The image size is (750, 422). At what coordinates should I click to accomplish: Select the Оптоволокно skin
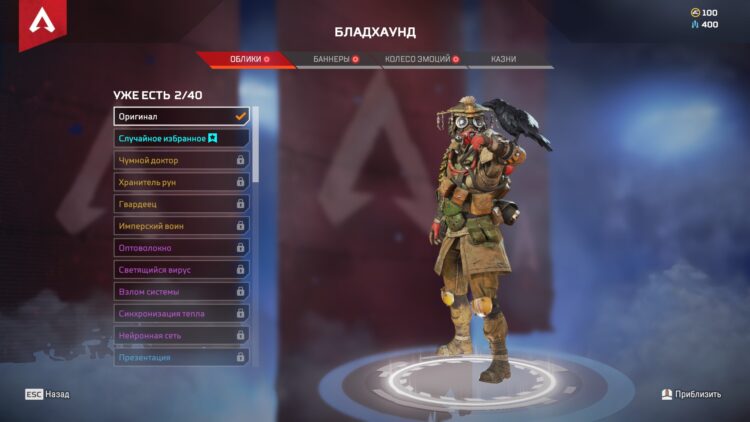tap(181, 248)
